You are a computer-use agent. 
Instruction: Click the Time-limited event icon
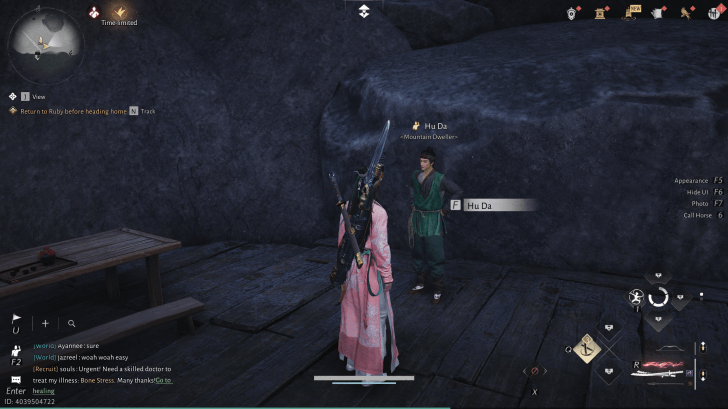click(x=119, y=12)
